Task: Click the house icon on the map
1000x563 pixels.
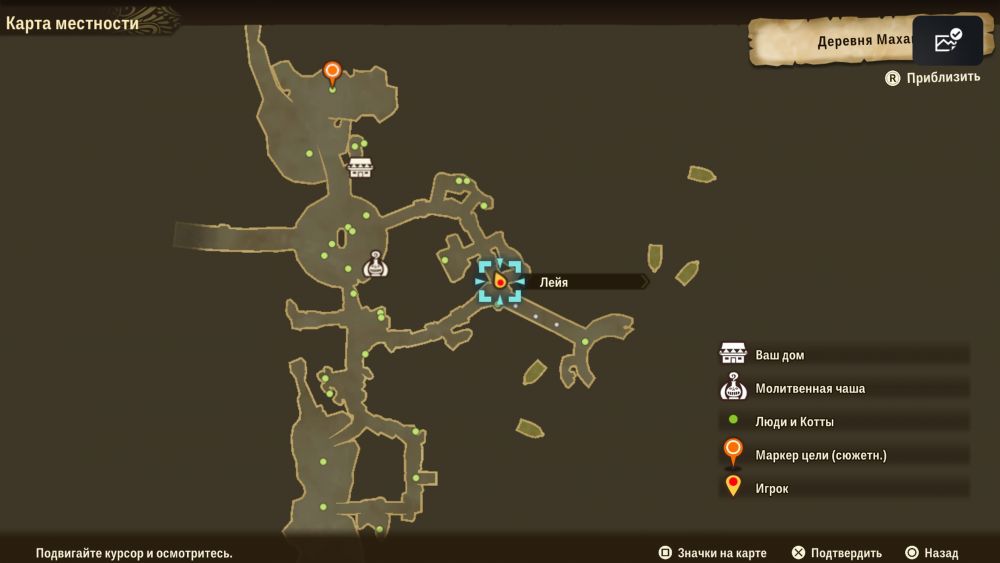Action: [360, 167]
